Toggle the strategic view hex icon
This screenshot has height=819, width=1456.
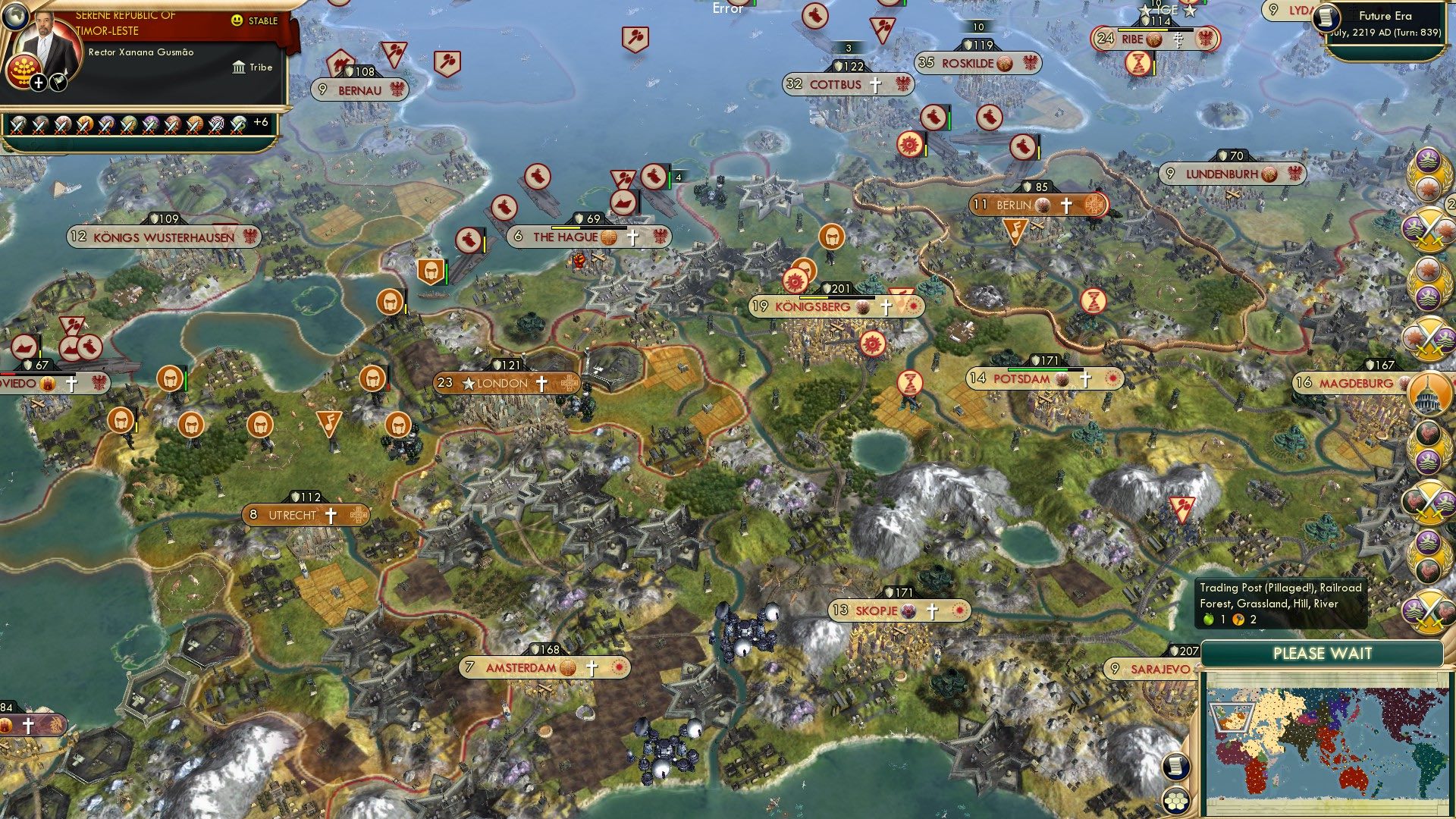1174,801
